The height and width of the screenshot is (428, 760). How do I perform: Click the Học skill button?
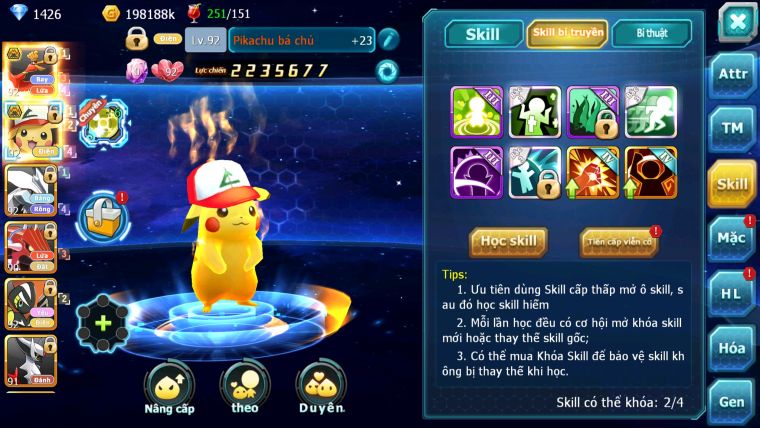pyautogui.click(x=508, y=241)
